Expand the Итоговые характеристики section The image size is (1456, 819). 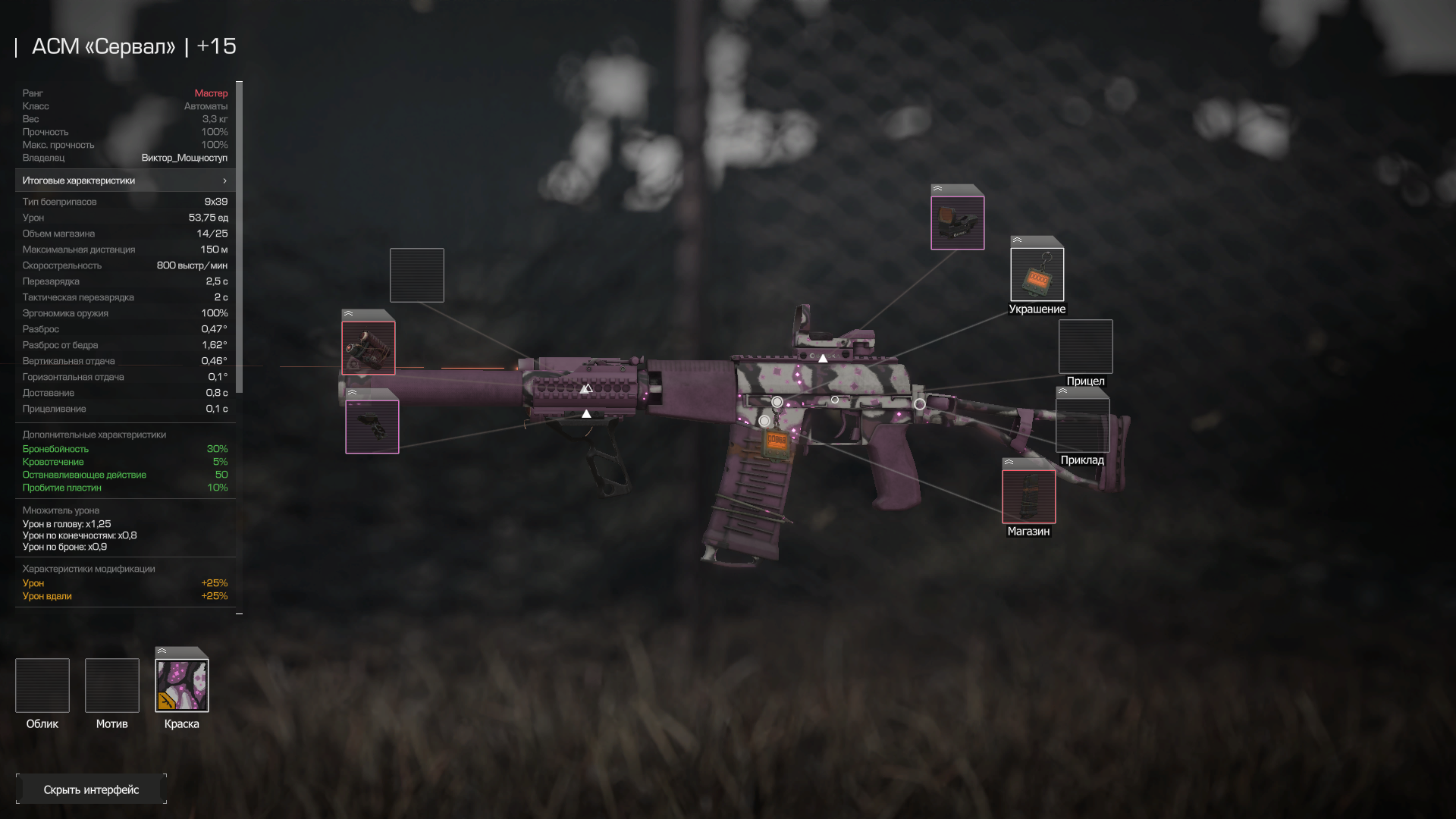[x=125, y=180]
